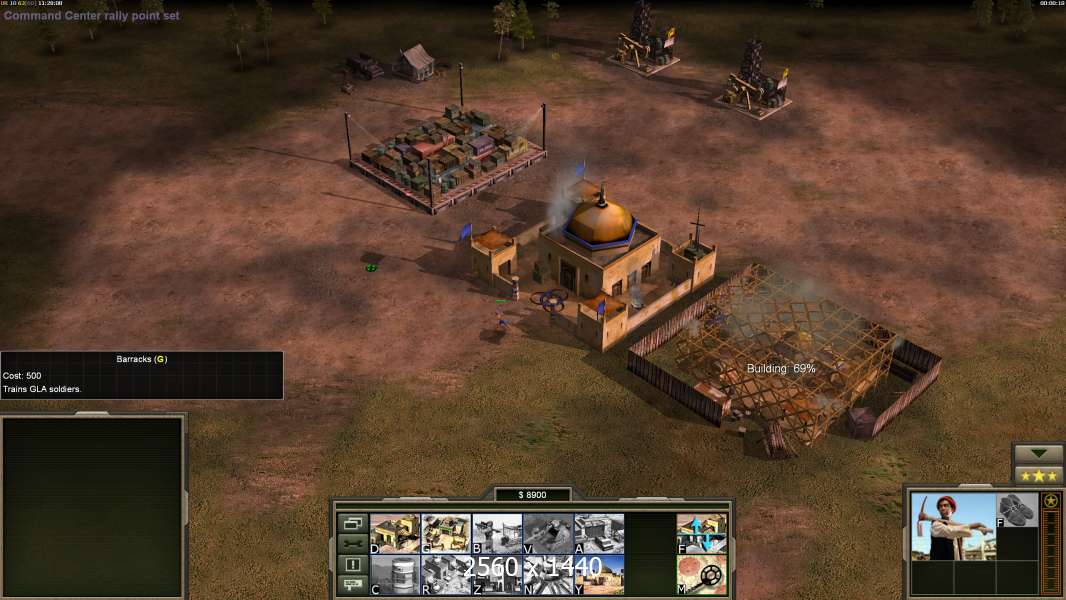1066x600 pixels.
Task: Click the overlapping windows button on command bar
Action: [x=352, y=523]
